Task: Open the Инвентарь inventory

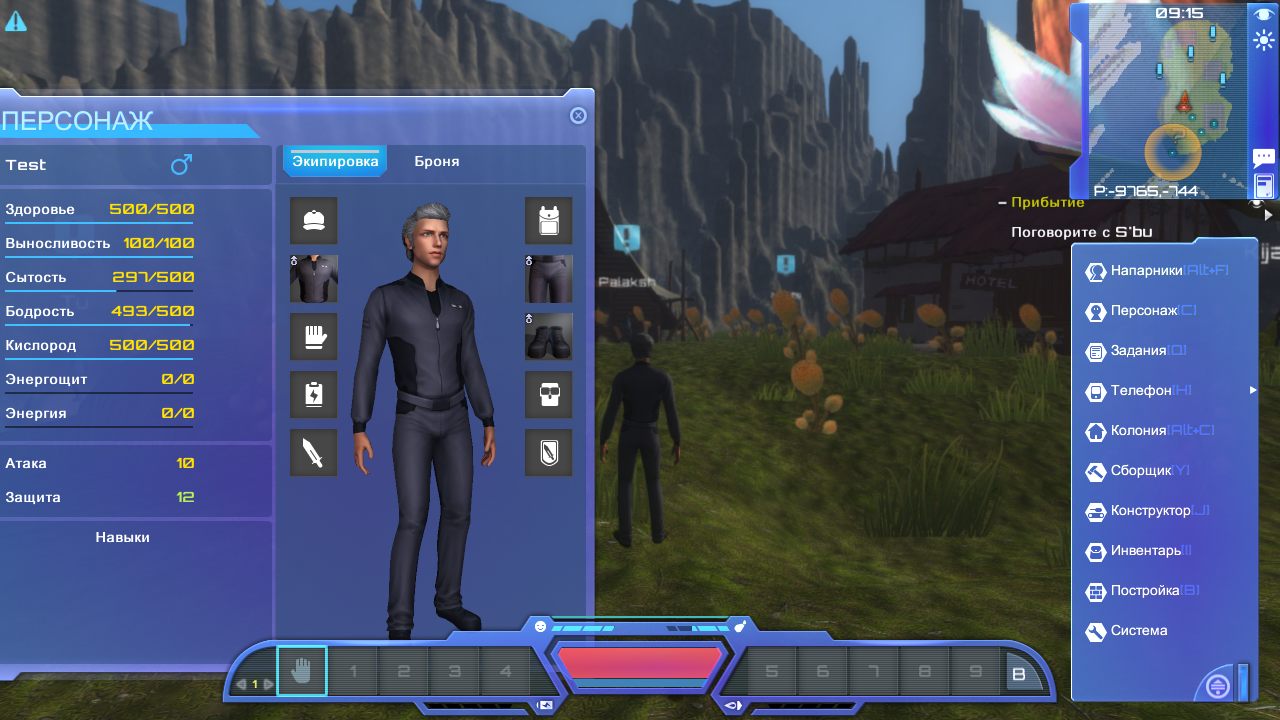Action: 1145,551
